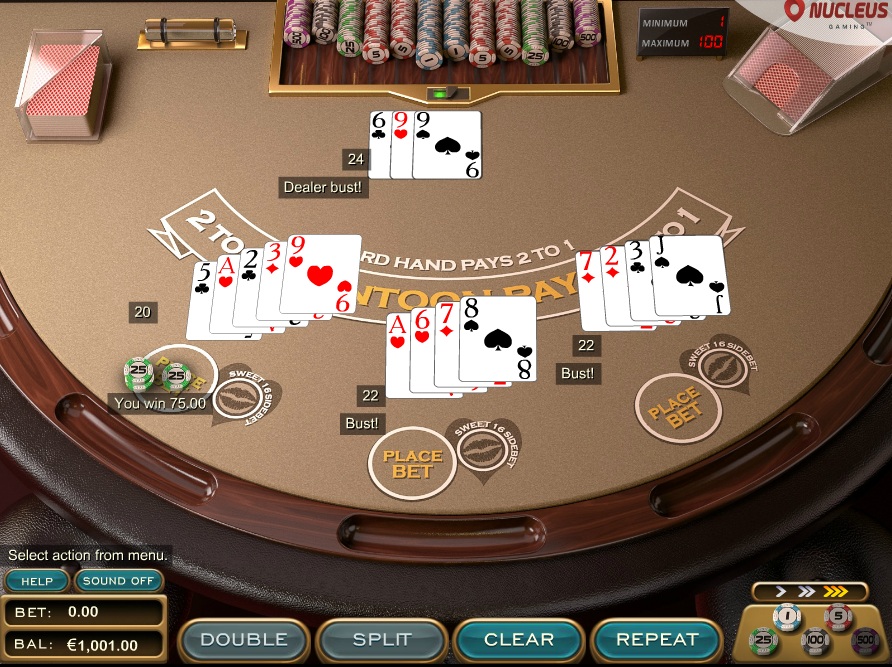The image size is (892, 667).
Task: Choose the green 25 chip from the tray
Action: coord(765,639)
